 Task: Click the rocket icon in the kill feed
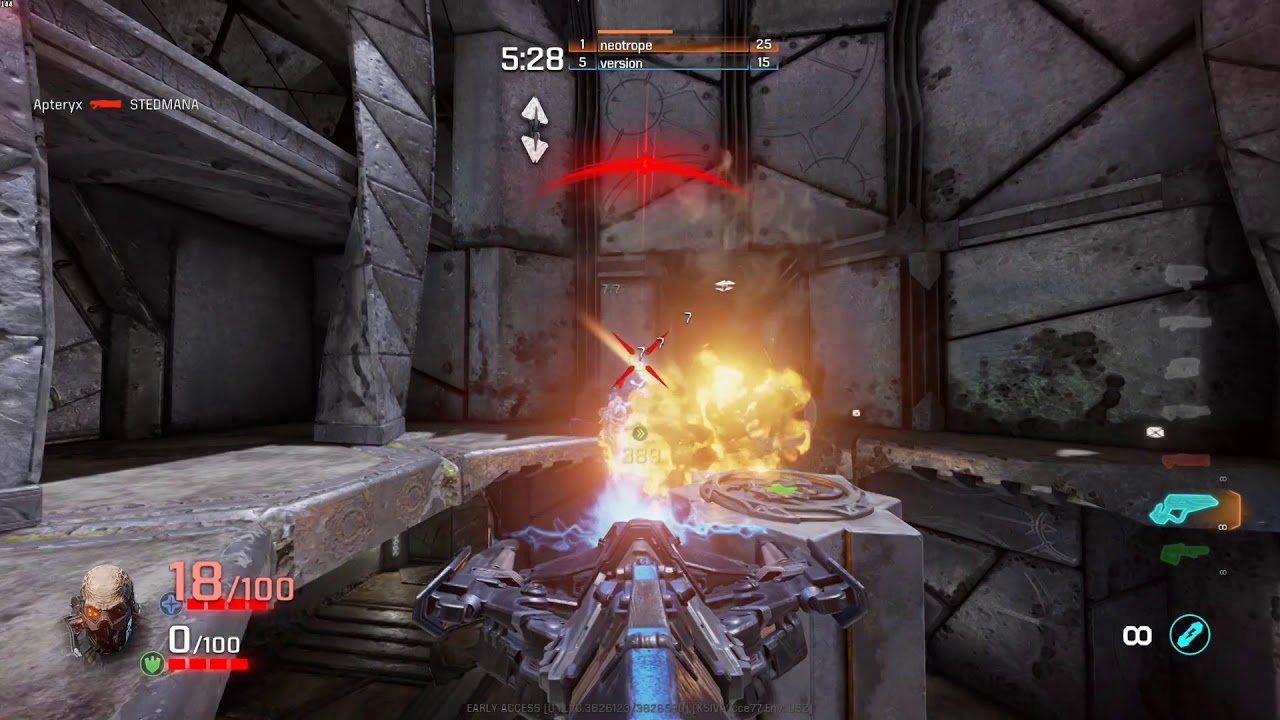105,104
